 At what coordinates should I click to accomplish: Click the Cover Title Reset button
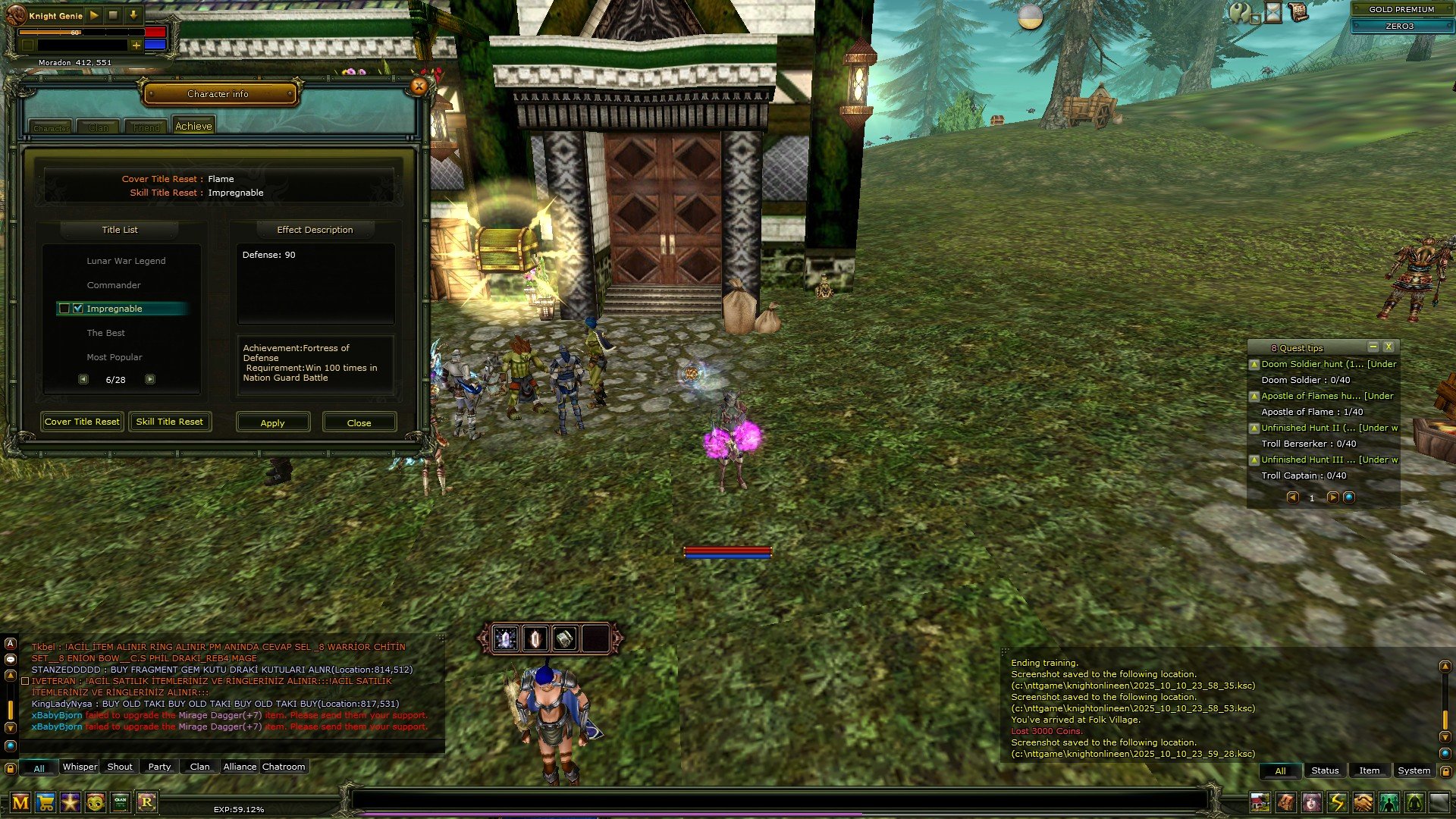coord(82,422)
